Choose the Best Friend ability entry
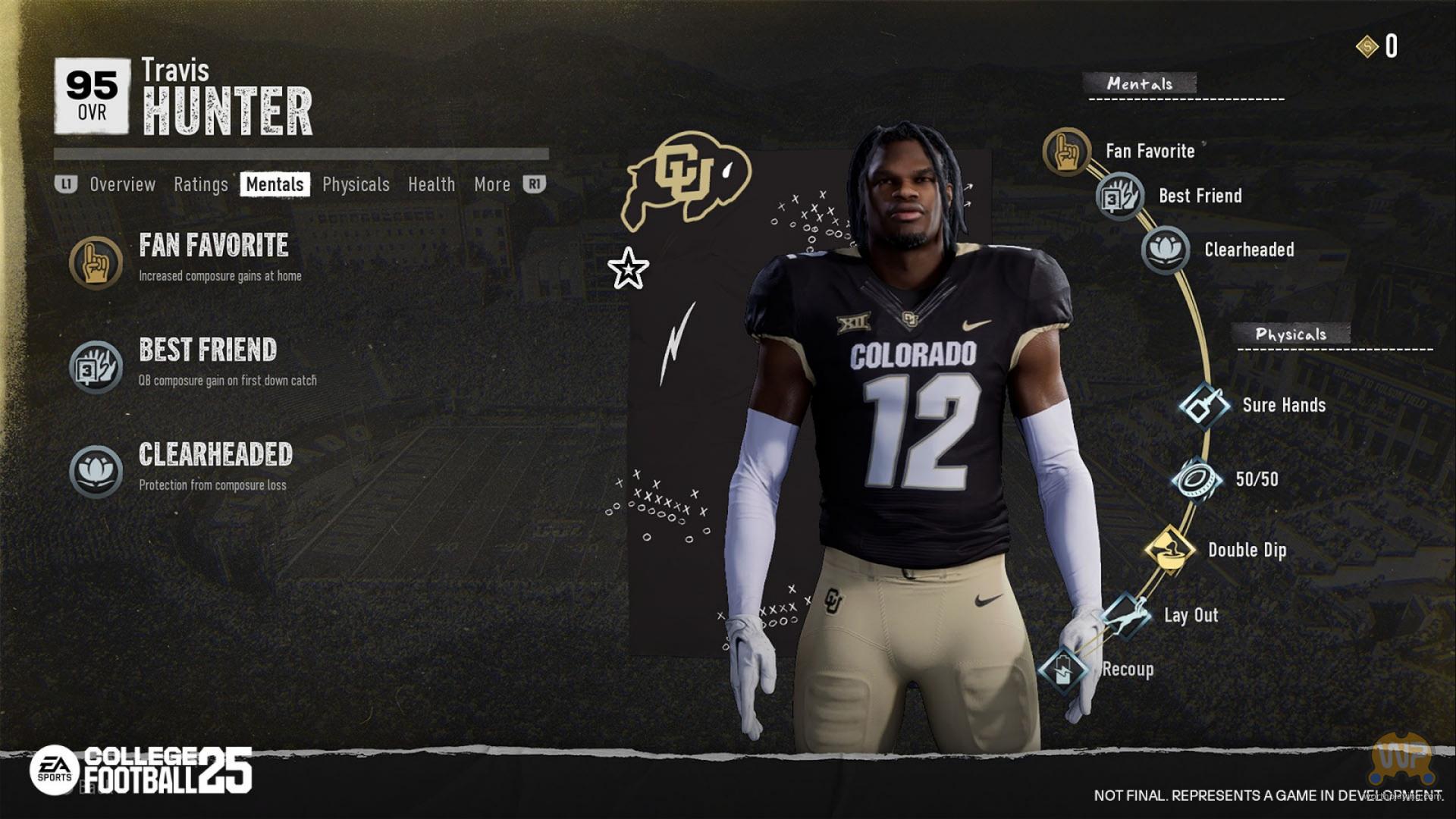Image resolution: width=1456 pixels, height=819 pixels. click(x=208, y=350)
